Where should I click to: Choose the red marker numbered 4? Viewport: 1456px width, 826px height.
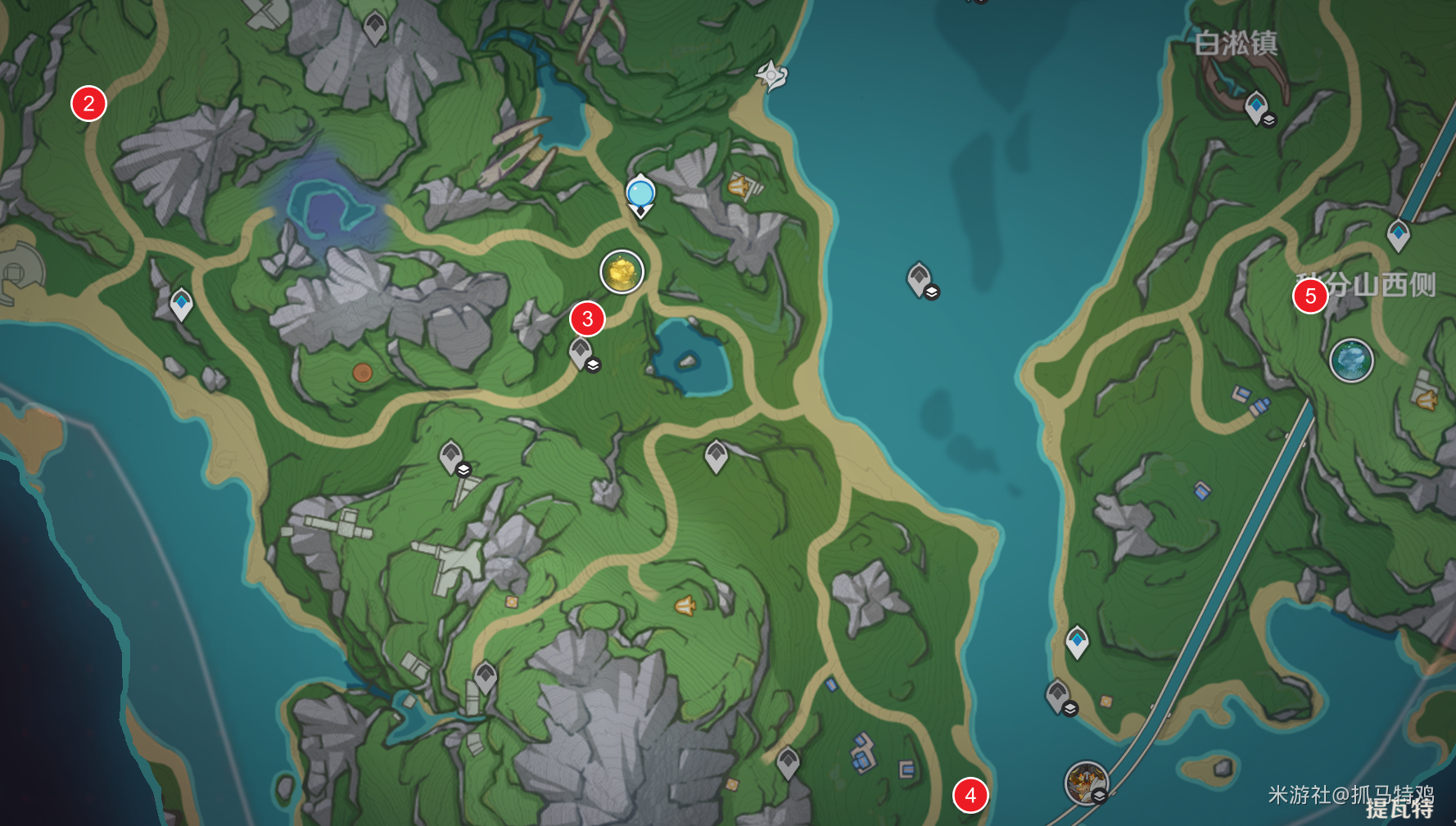click(970, 795)
